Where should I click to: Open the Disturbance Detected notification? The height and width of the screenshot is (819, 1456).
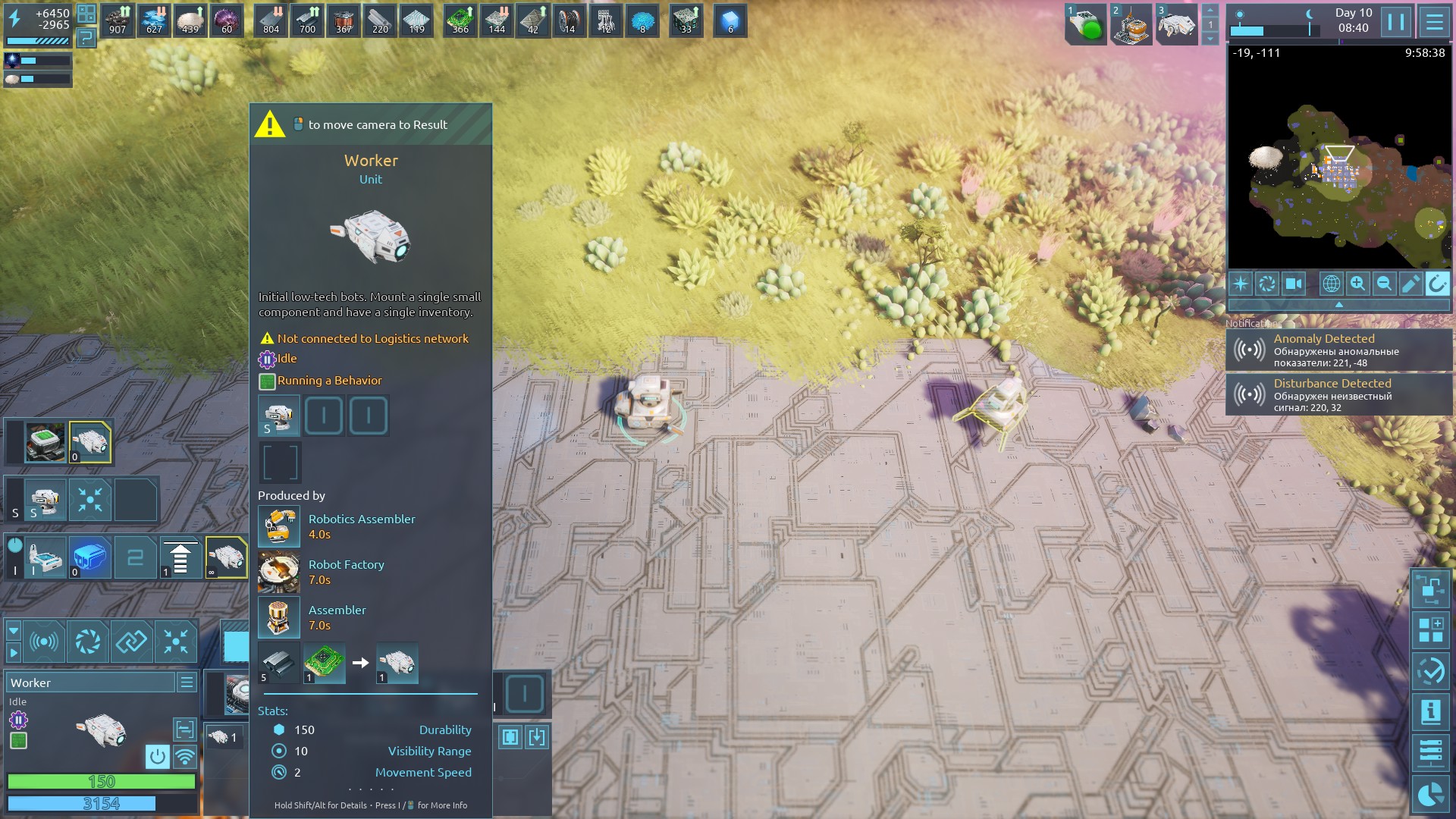(1338, 394)
